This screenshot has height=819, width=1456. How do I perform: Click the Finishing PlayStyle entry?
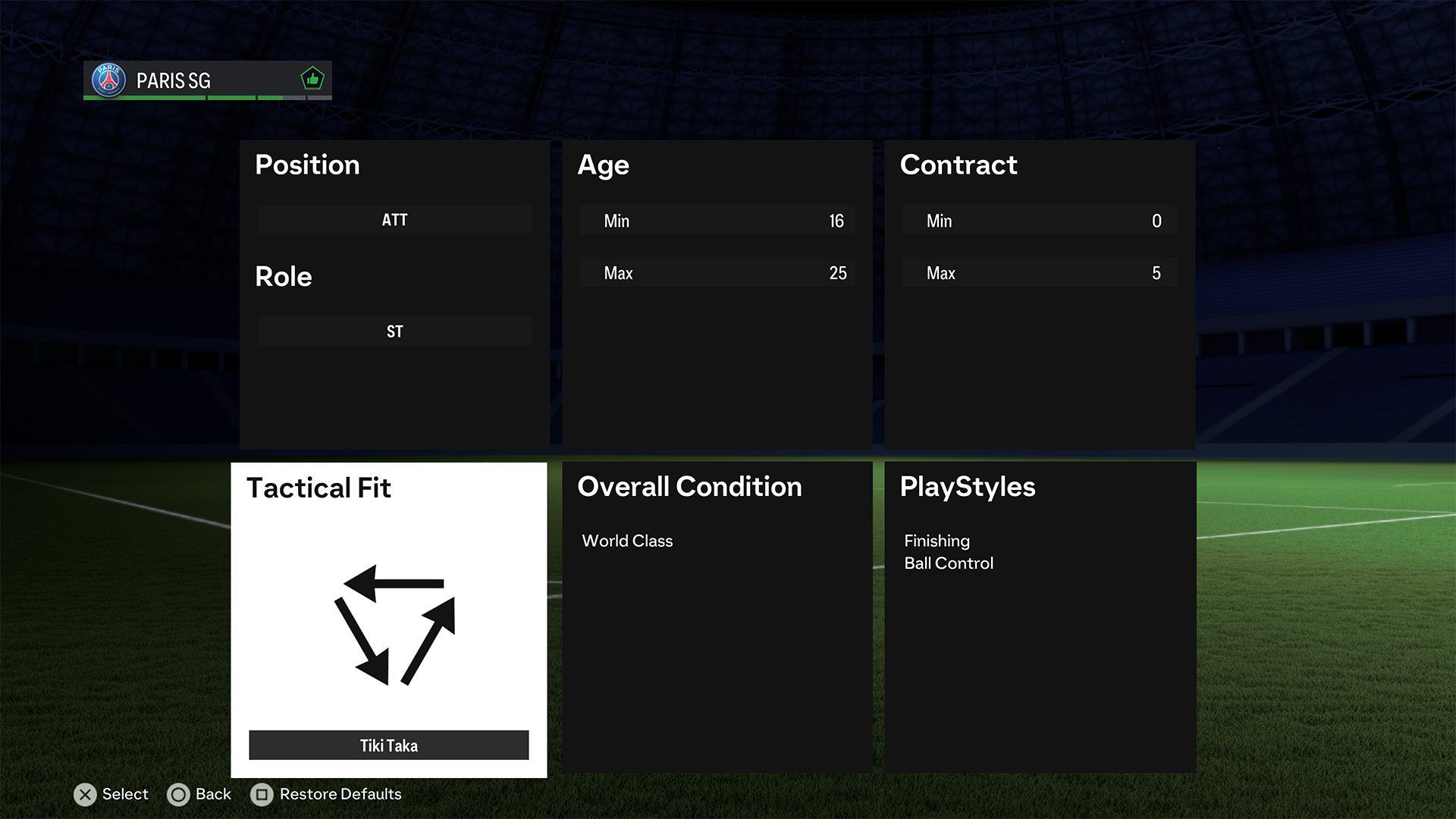pyautogui.click(x=937, y=541)
